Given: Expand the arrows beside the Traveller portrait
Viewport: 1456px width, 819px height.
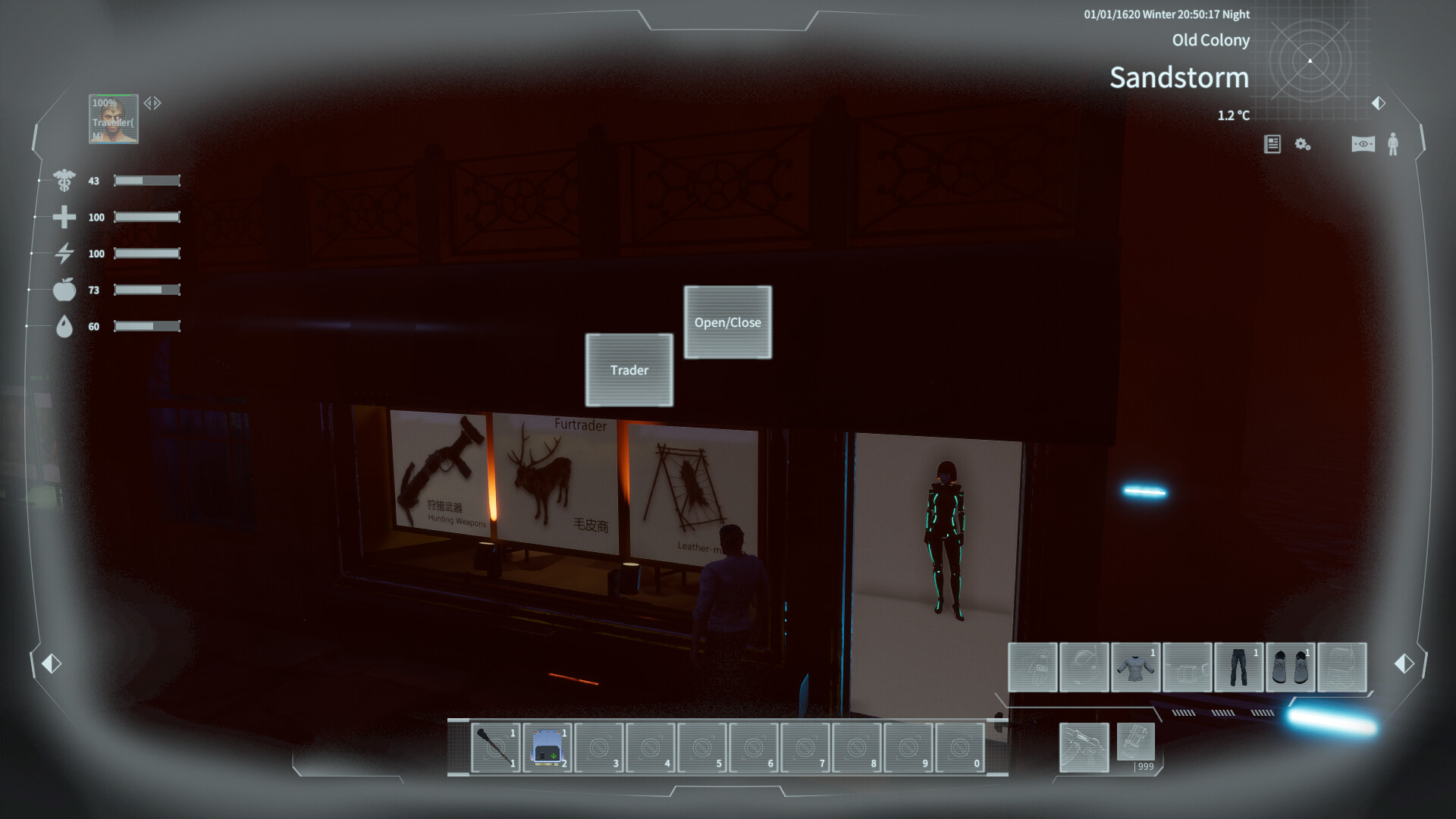Looking at the screenshot, I should (152, 101).
